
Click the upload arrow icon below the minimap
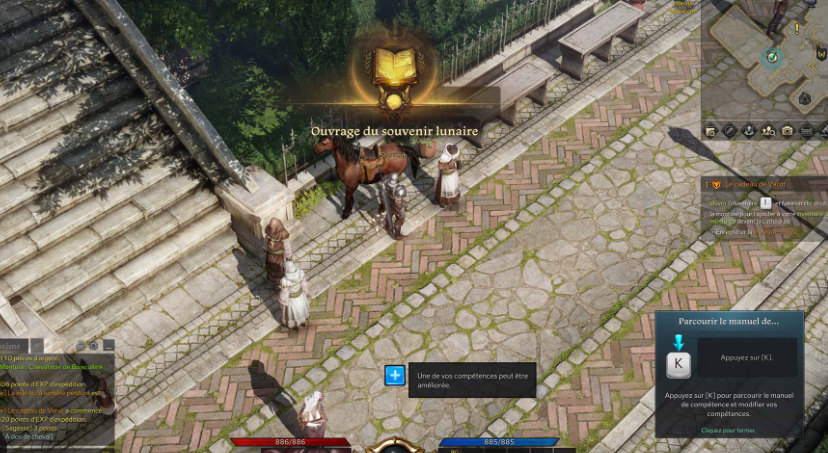point(749,131)
